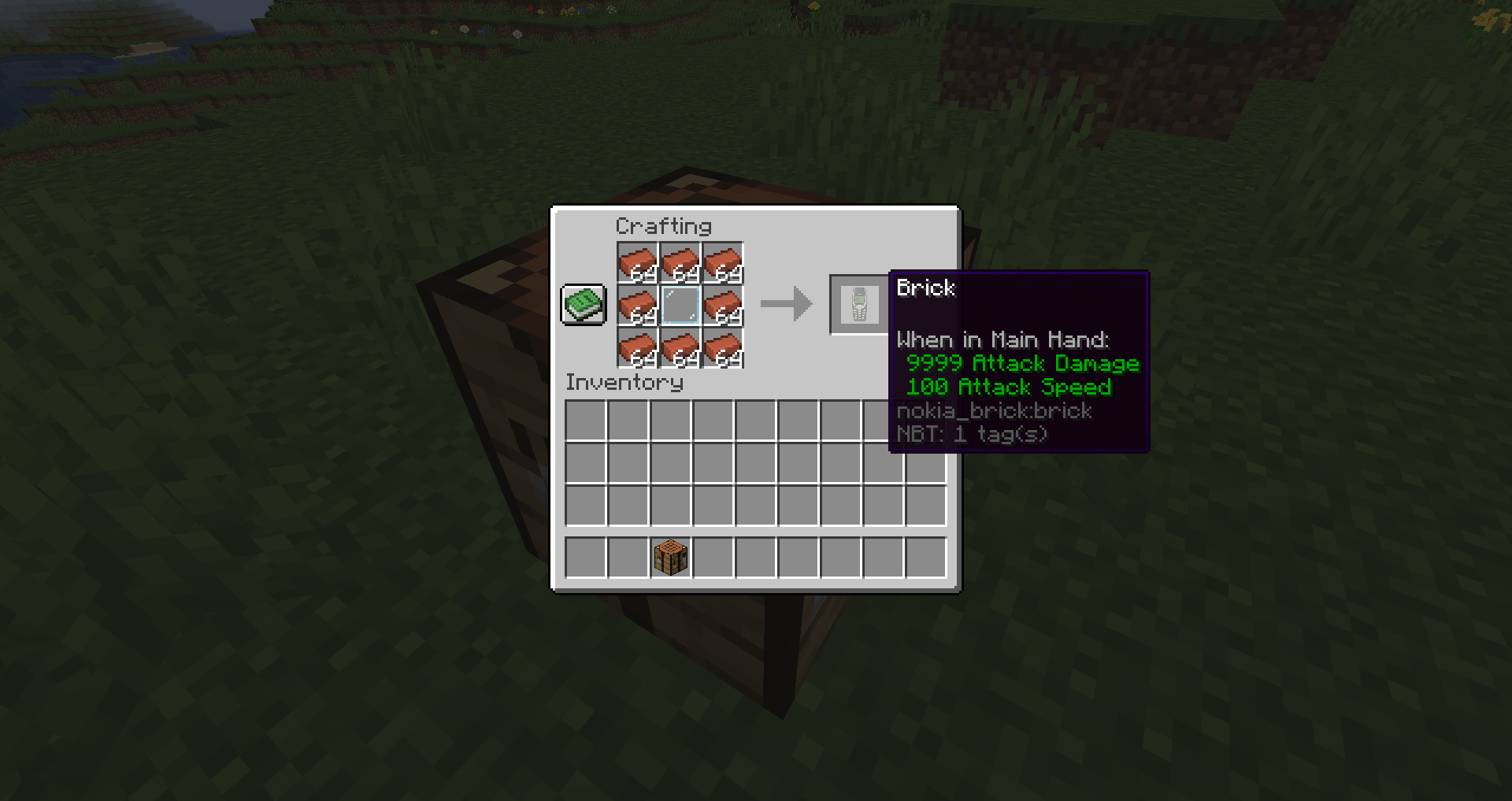Click the bottom-middle brick stack in the crafting grid
This screenshot has height=801, width=1512.
pos(679,349)
